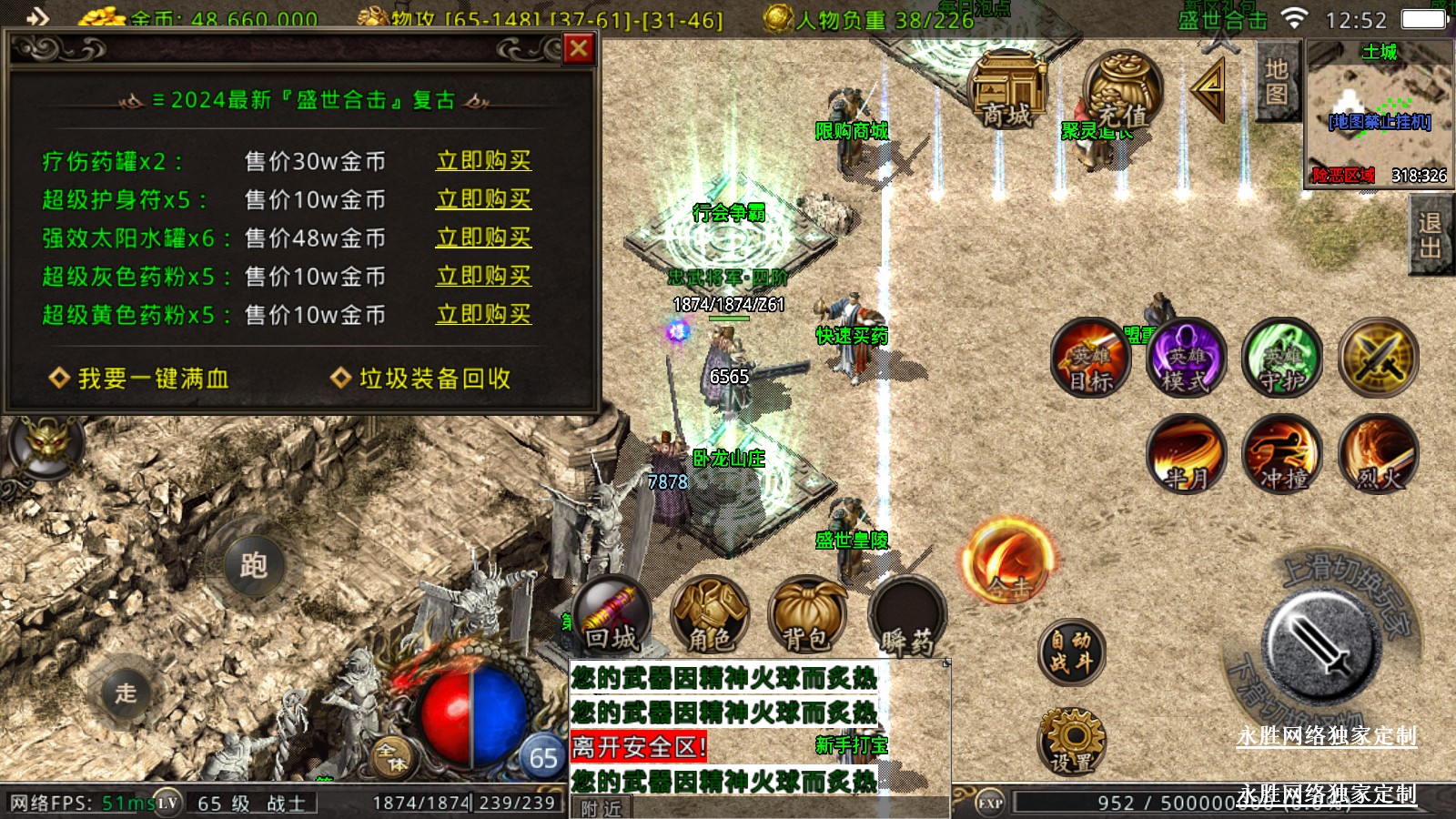Toggle the 自动战斗 auto-battle button

pyautogui.click(x=1071, y=652)
